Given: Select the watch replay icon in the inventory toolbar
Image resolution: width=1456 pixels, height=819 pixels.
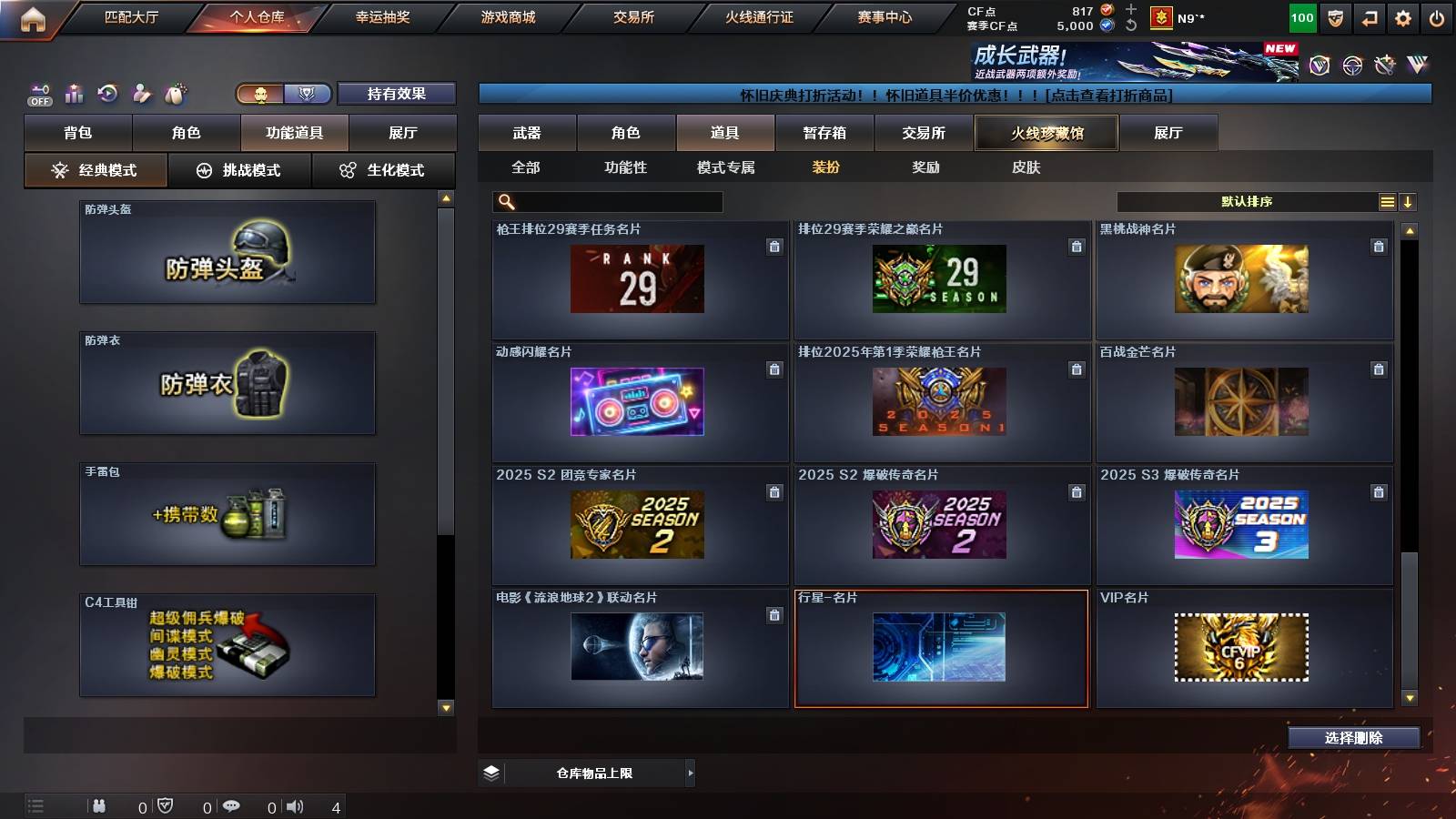Looking at the screenshot, I should (108, 93).
